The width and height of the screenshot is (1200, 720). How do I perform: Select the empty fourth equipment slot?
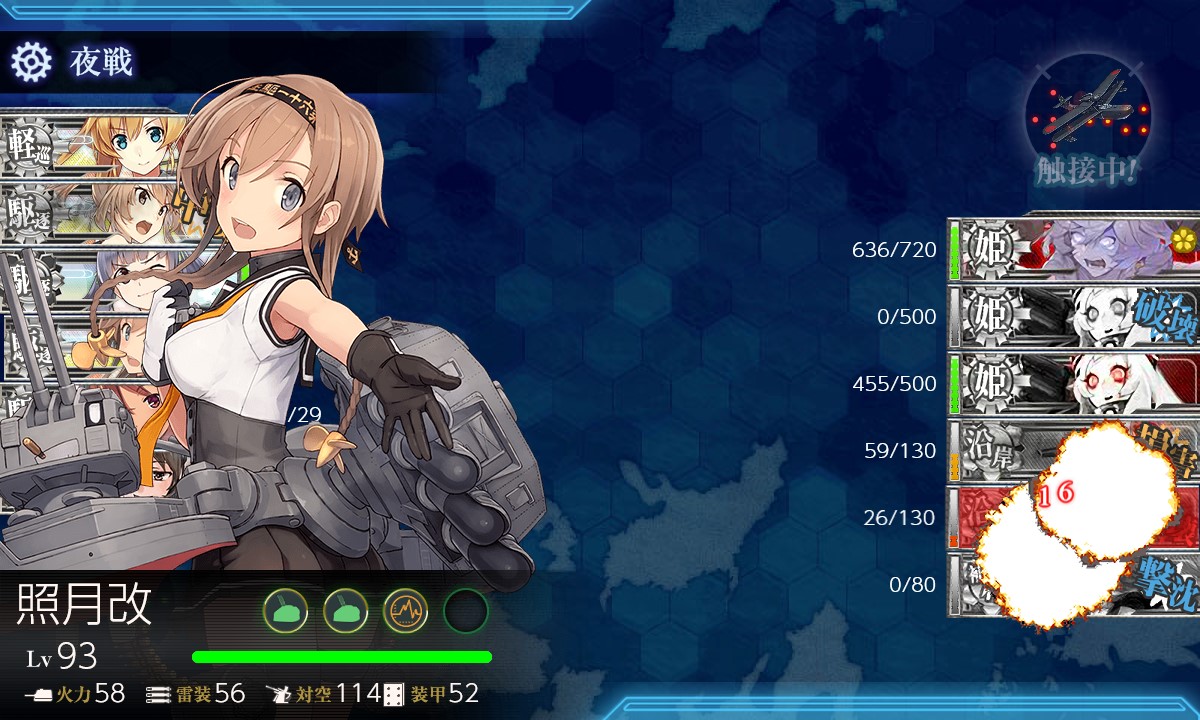(x=465, y=610)
